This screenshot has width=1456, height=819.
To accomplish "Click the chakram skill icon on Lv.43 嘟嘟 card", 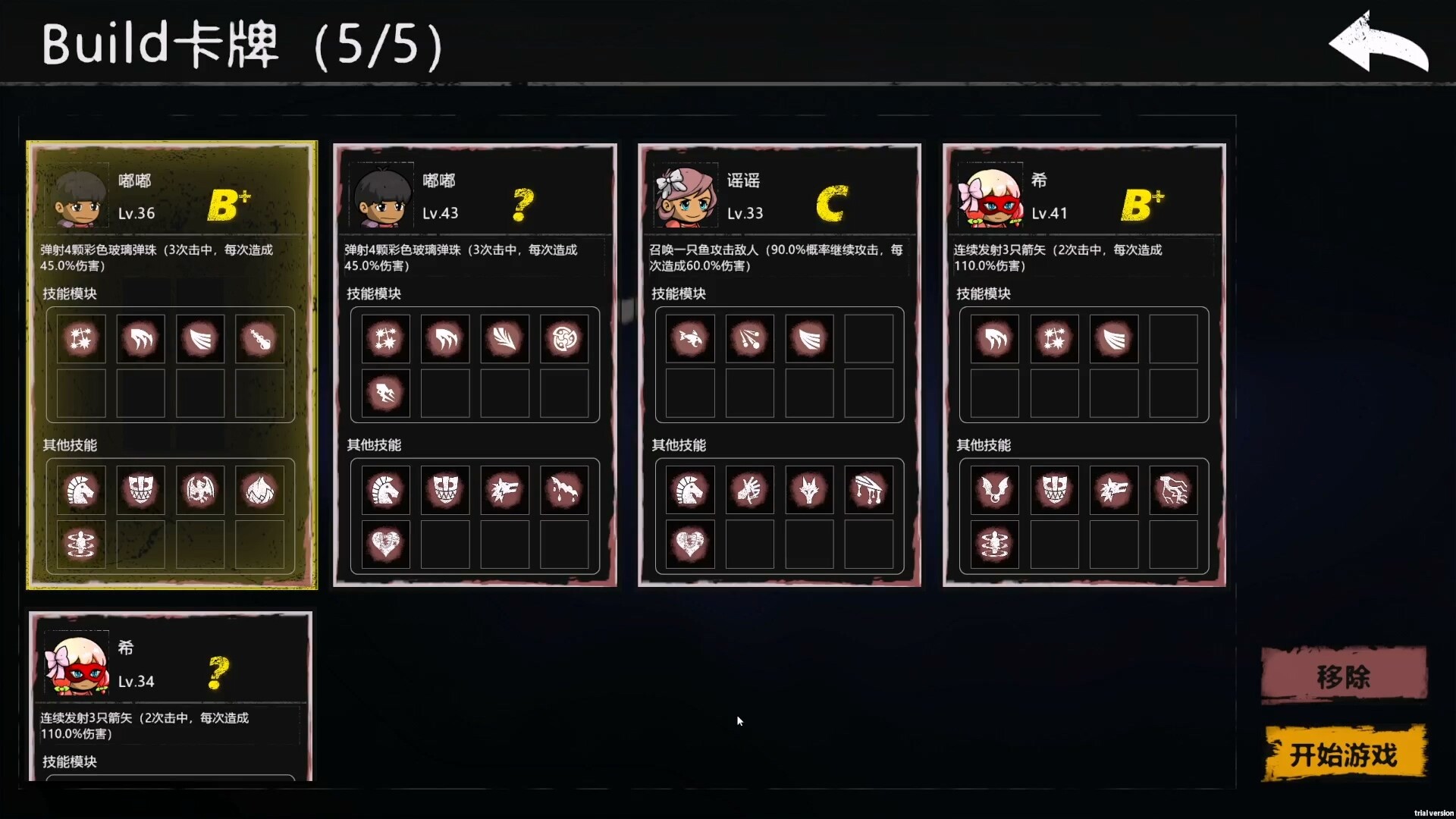I will pyautogui.click(x=565, y=339).
